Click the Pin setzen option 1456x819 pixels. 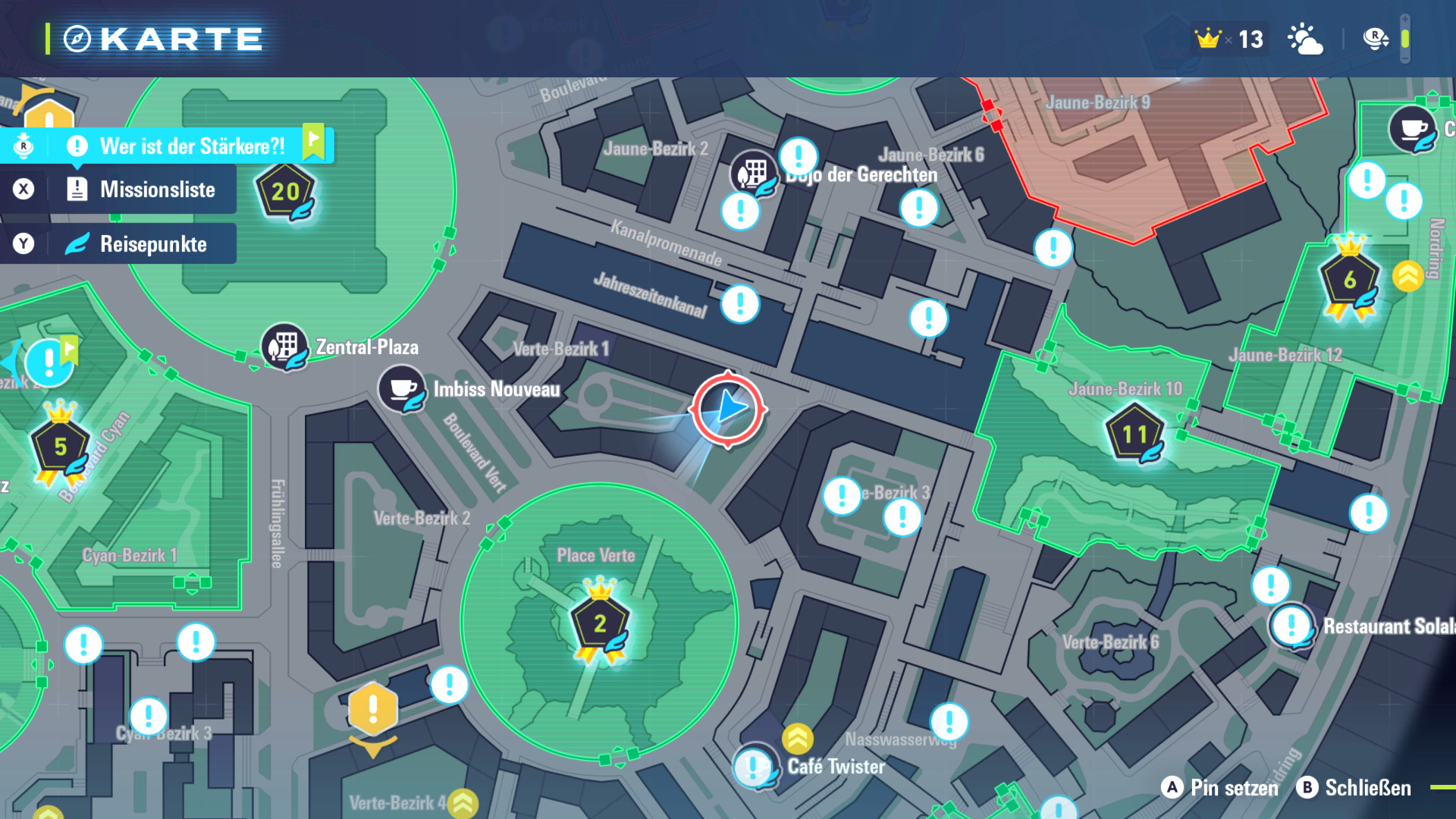click(1234, 788)
